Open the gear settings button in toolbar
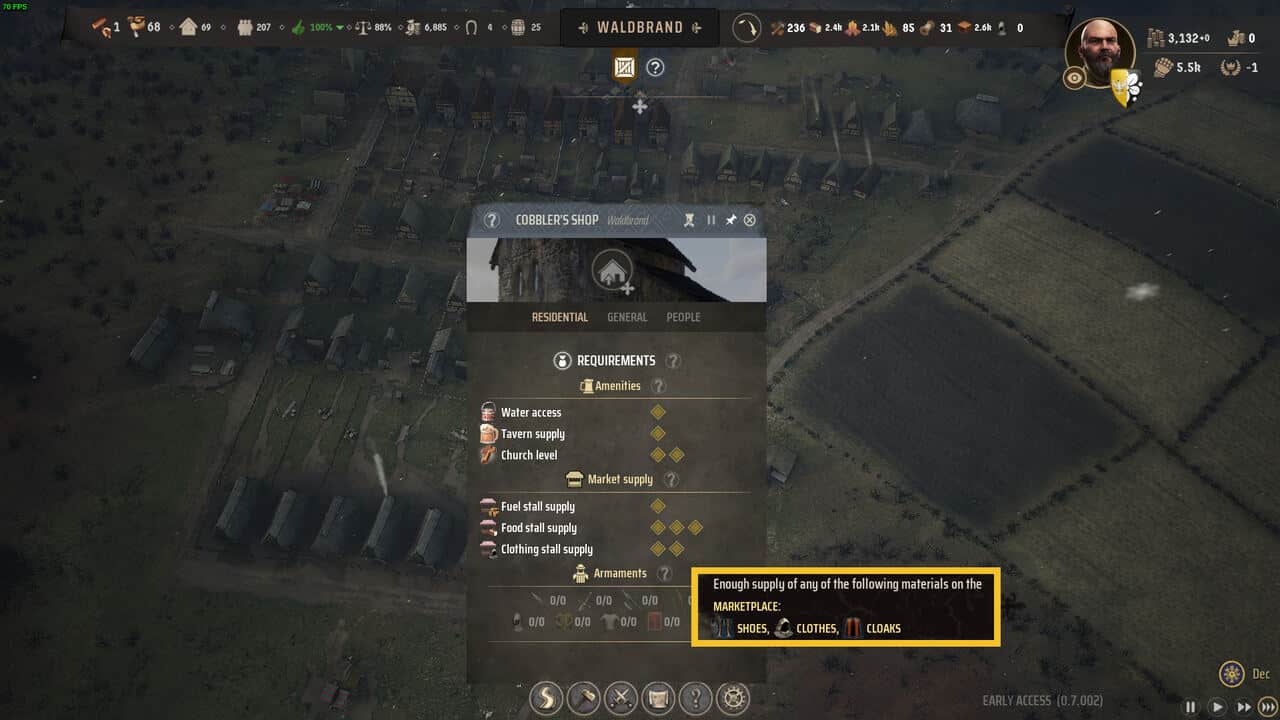The height and width of the screenshot is (720, 1280). (734, 697)
